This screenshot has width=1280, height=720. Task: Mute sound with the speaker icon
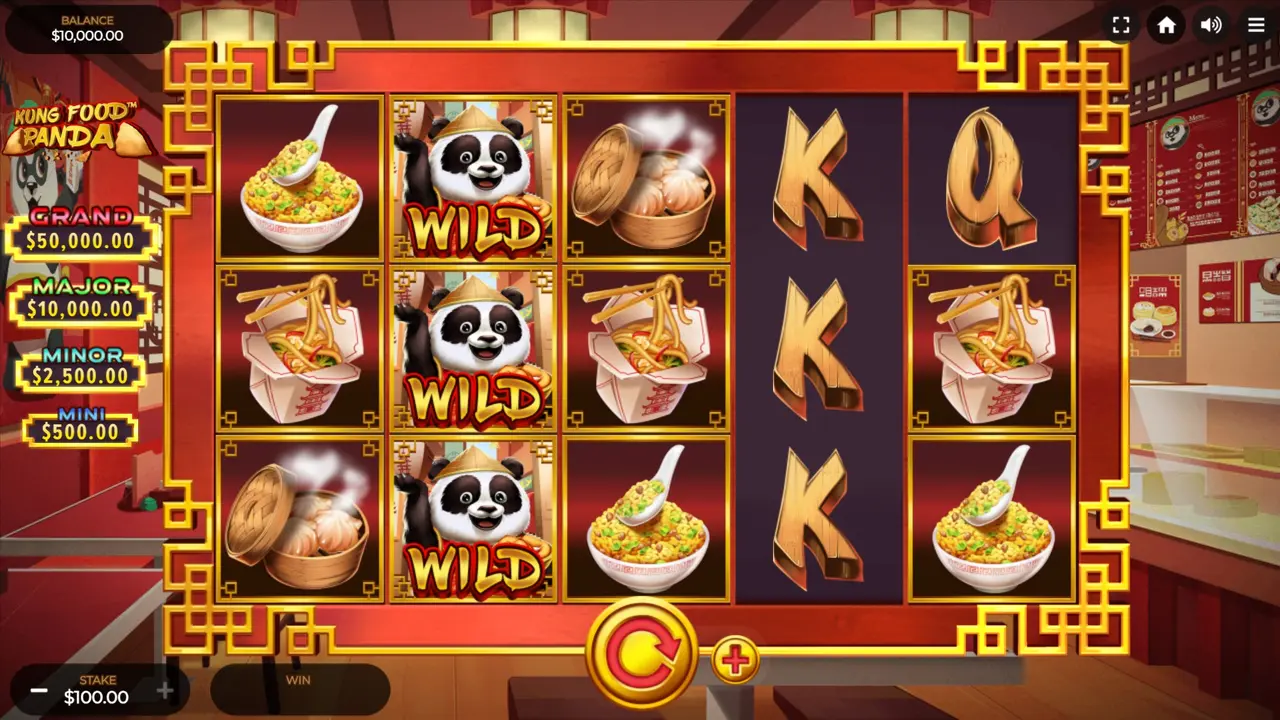tap(1211, 25)
